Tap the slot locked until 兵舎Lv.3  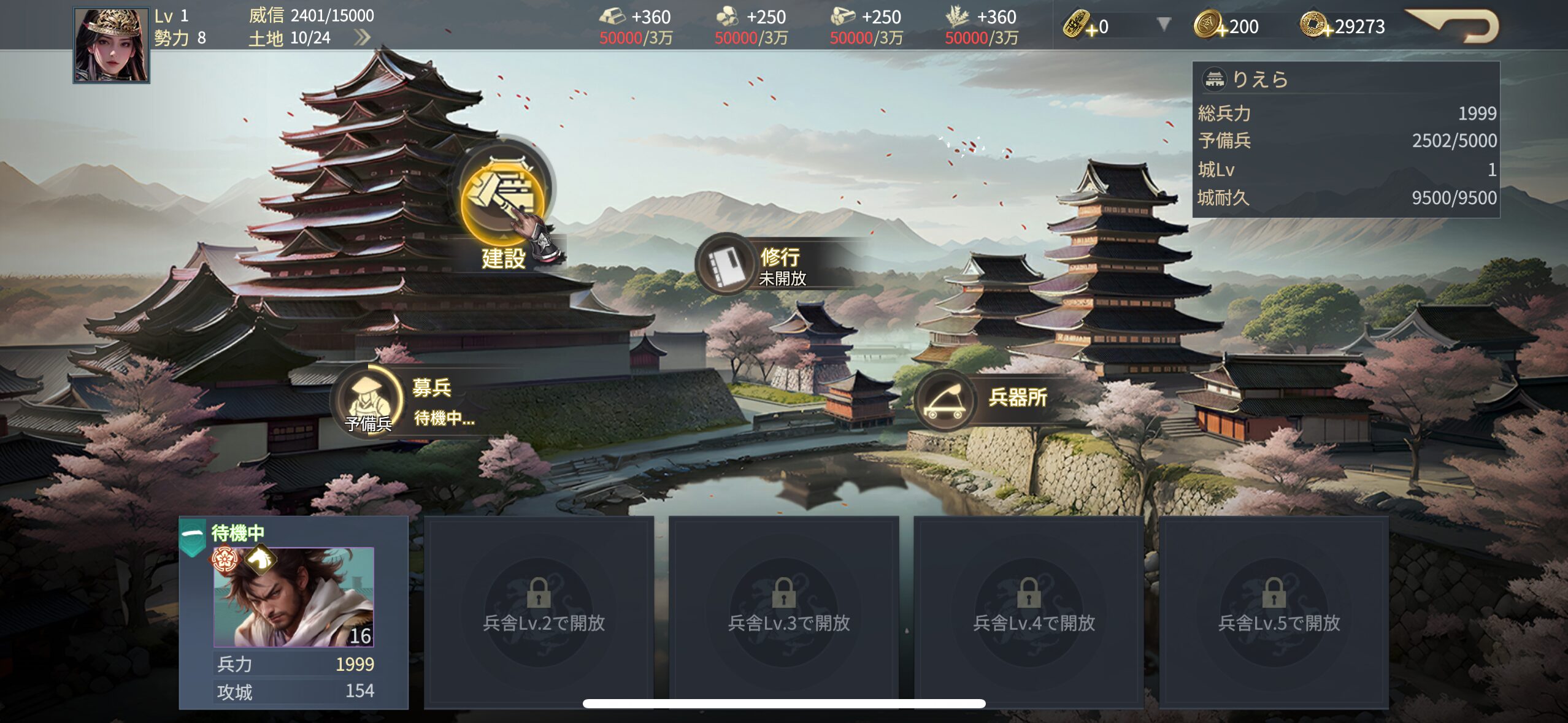point(783,612)
